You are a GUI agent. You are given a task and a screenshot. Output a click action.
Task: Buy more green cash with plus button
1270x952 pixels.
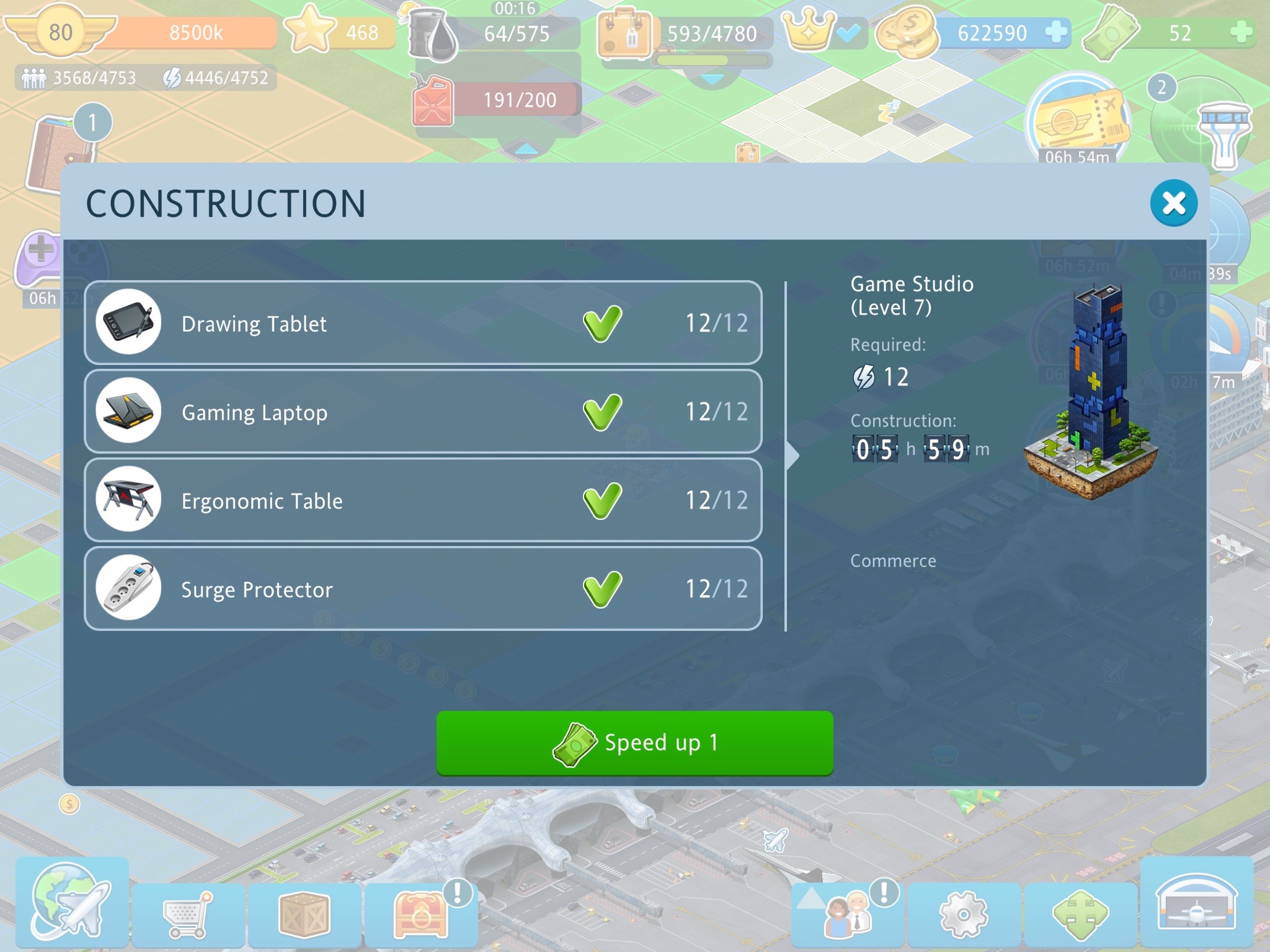pyautogui.click(x=1241, y=32)
